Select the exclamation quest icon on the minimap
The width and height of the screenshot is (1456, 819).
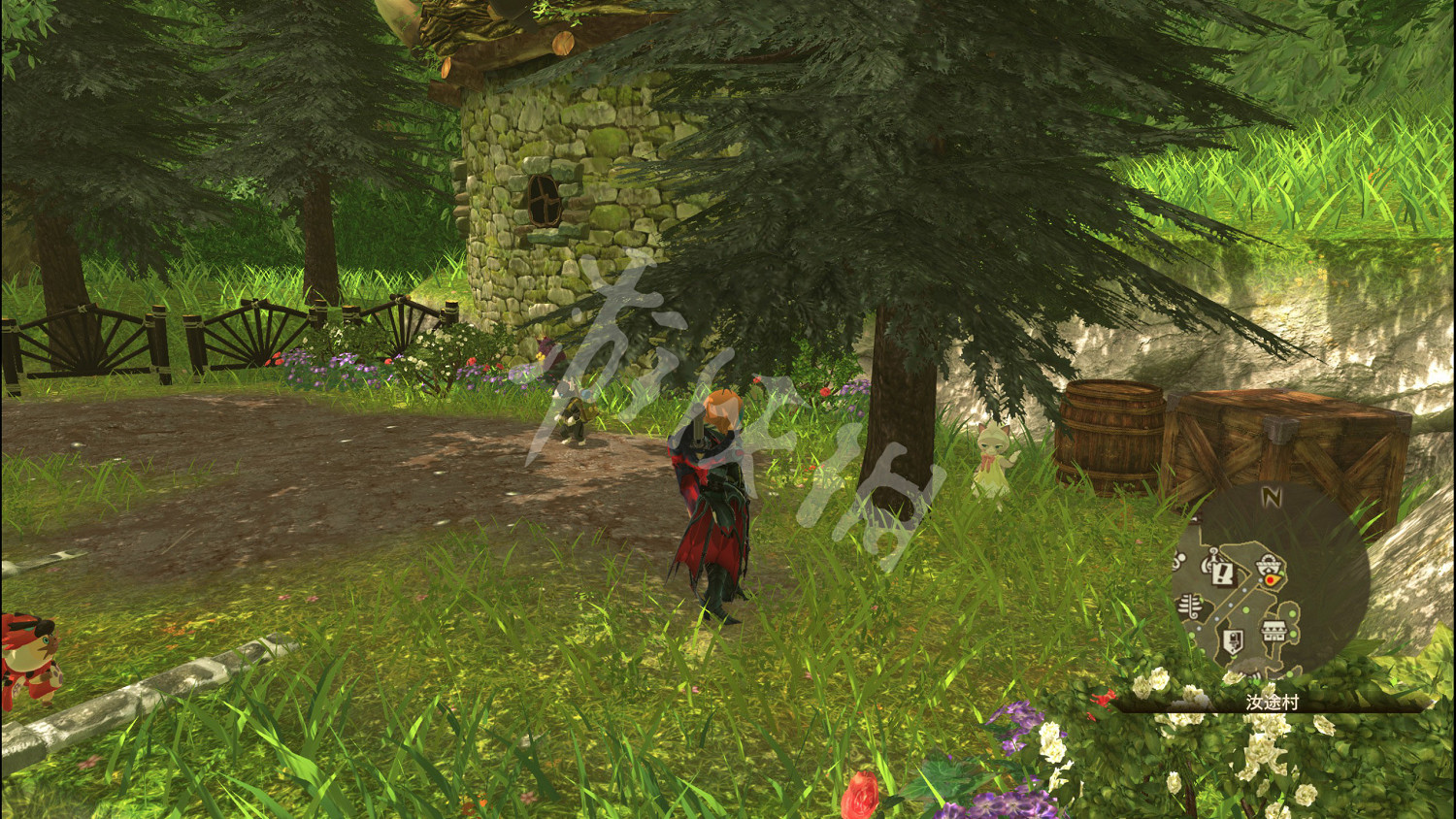[x=1221, y=573]
